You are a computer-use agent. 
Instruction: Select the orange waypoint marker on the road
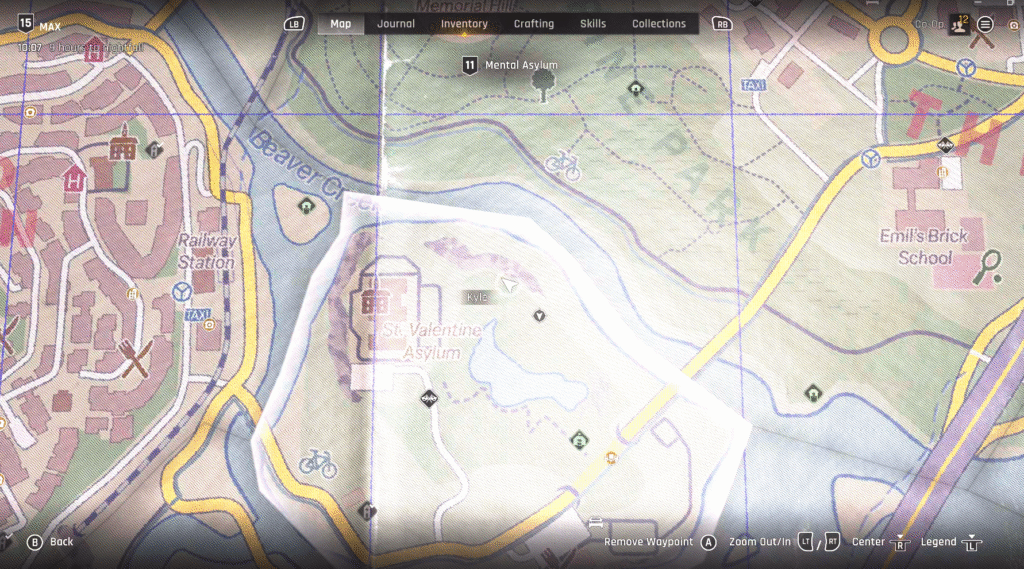pos(612,457)
